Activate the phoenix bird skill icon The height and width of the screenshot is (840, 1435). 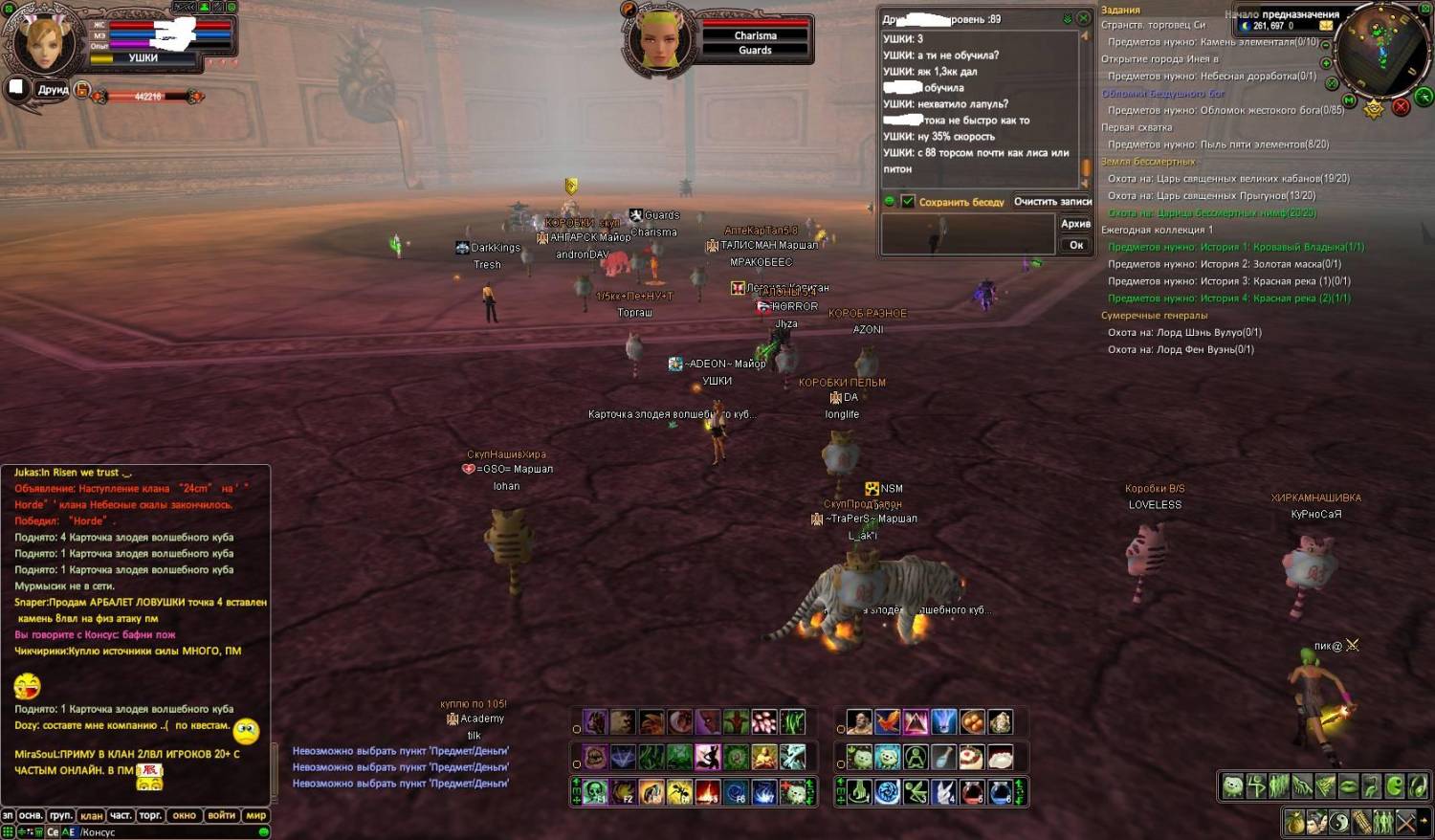point(888,722)
